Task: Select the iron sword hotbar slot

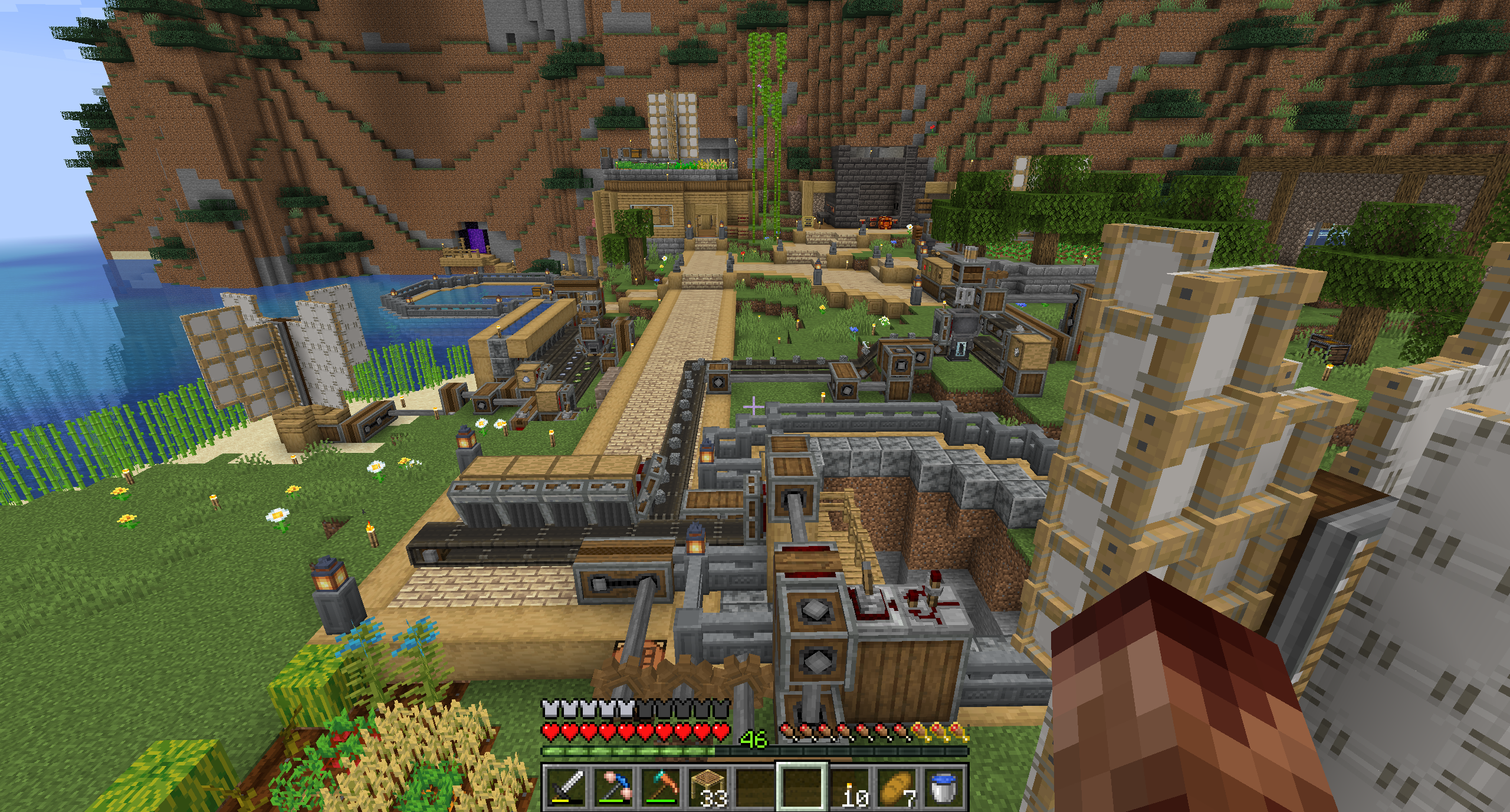Action: click(567, 787)
